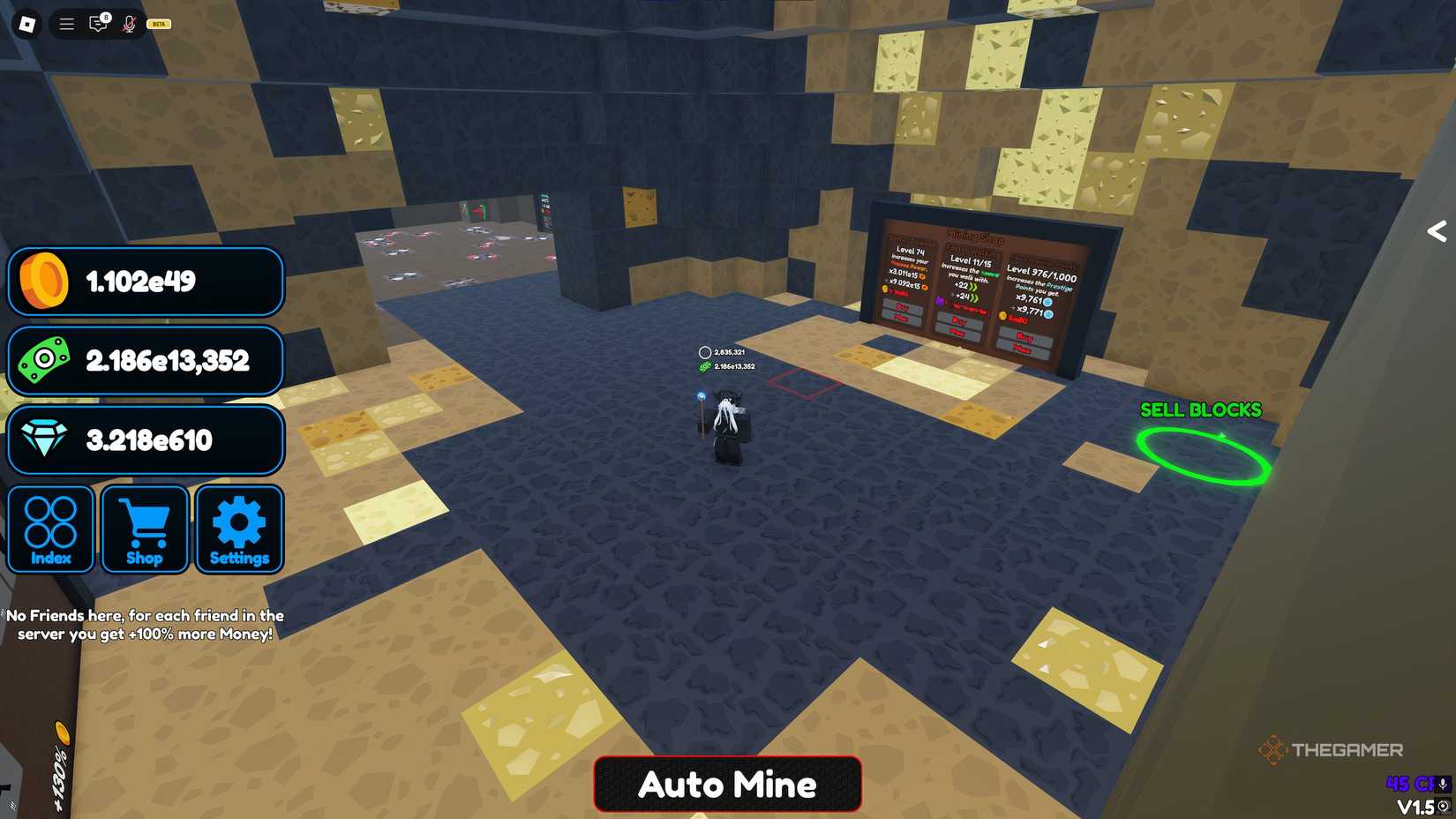1456x819 pixels.
Task: Open the chat bubble with 8 notifications
Action: point(97,24)
